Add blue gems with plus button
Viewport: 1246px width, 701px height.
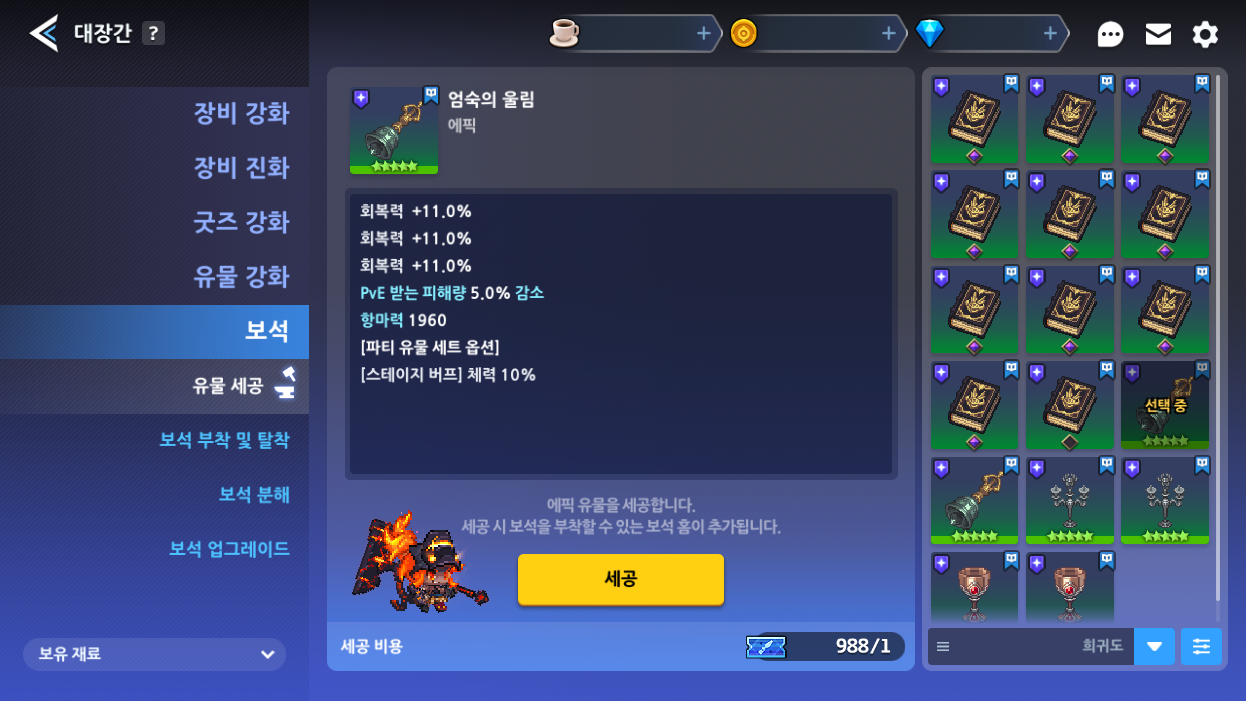[x=1049, y=34]
